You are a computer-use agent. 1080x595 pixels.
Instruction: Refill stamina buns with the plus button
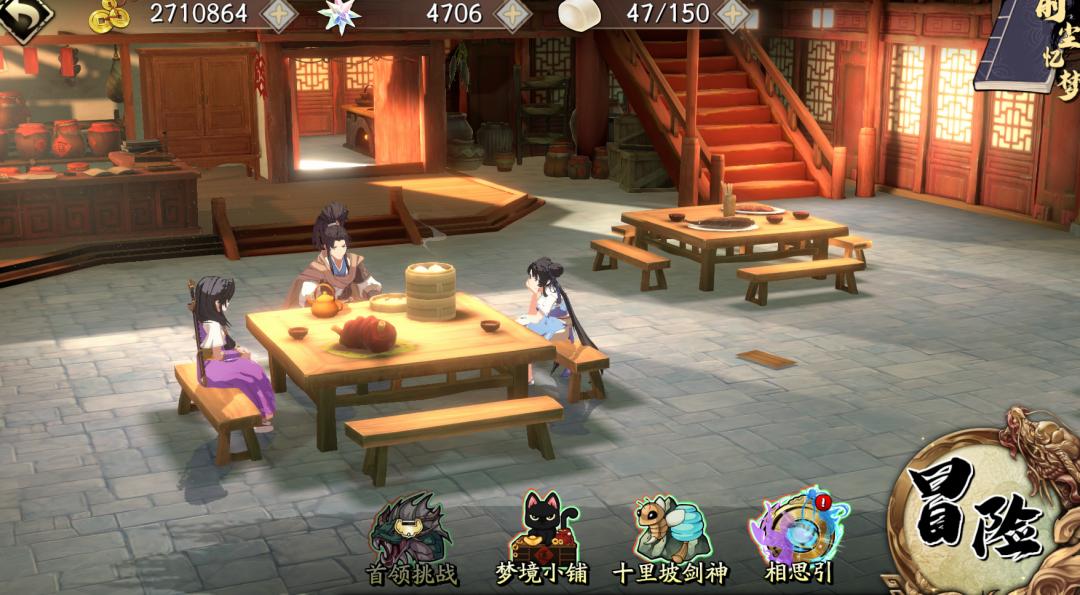734,15
